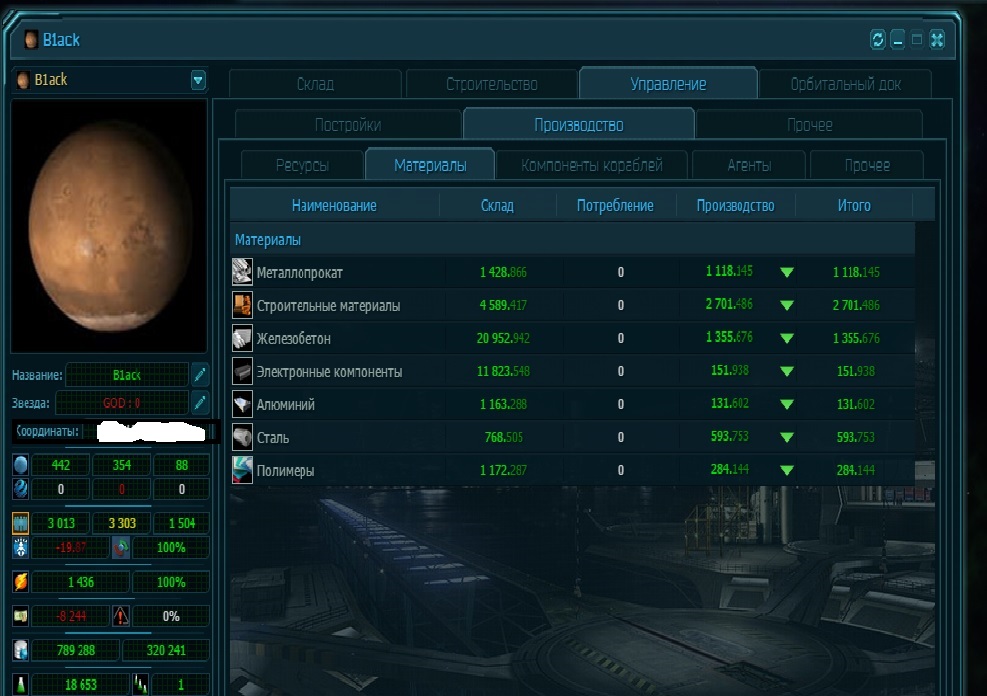Screen dimensions: 987x696
Task: Sort the list by Склад column
Action: 497,206
